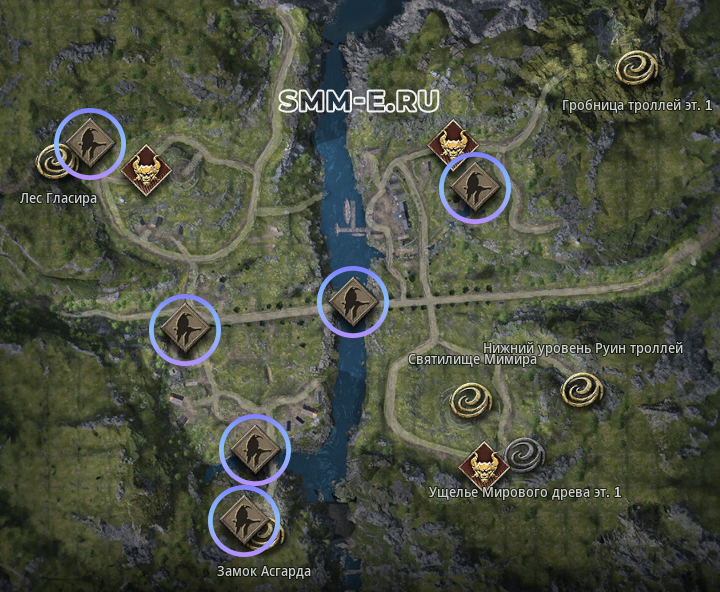Pick the raven marker at Замок Асгарда
This screenshot has height=592, width=720.
tap(242, 519)
